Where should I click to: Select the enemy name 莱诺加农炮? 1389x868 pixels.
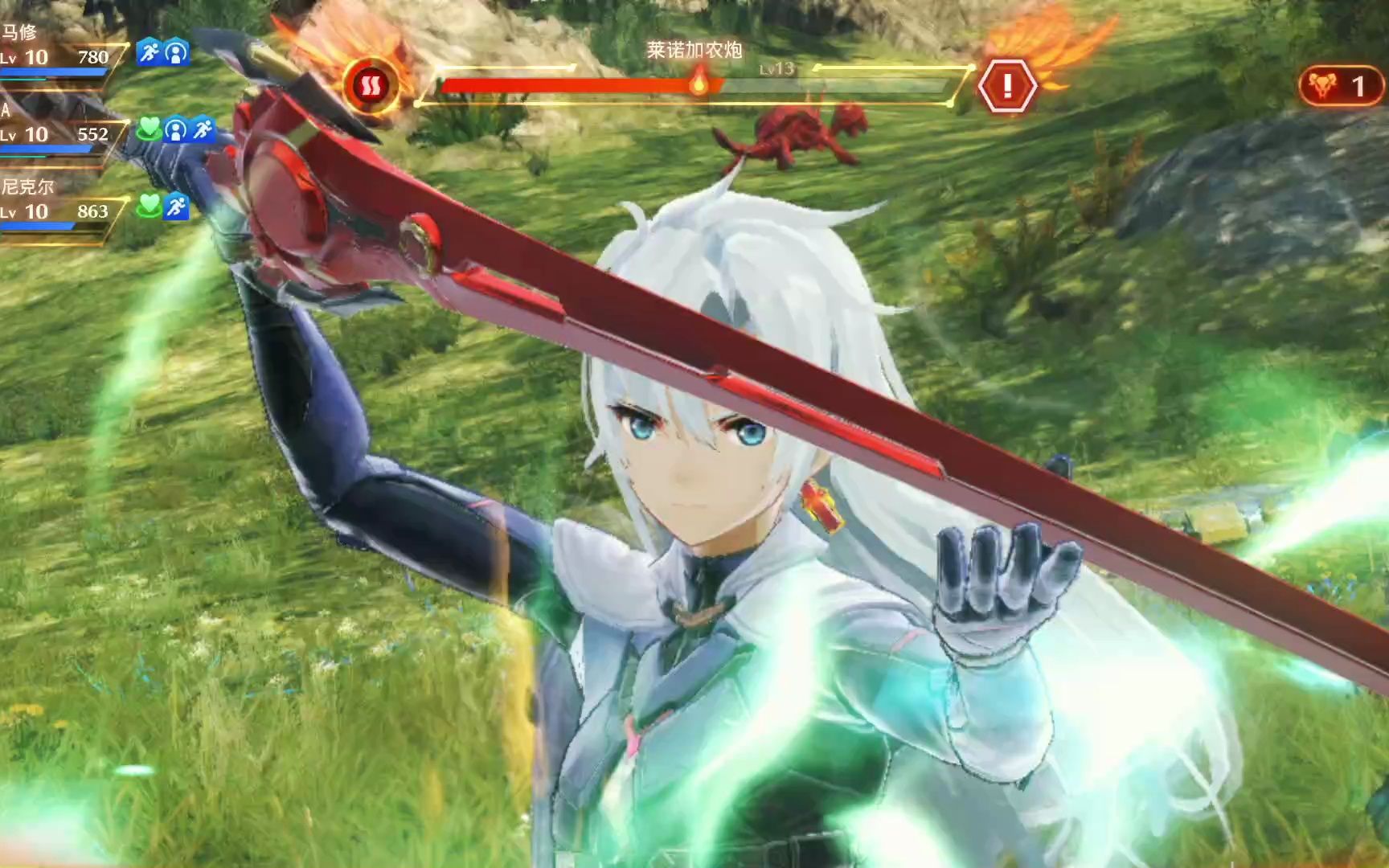[694, 50]
